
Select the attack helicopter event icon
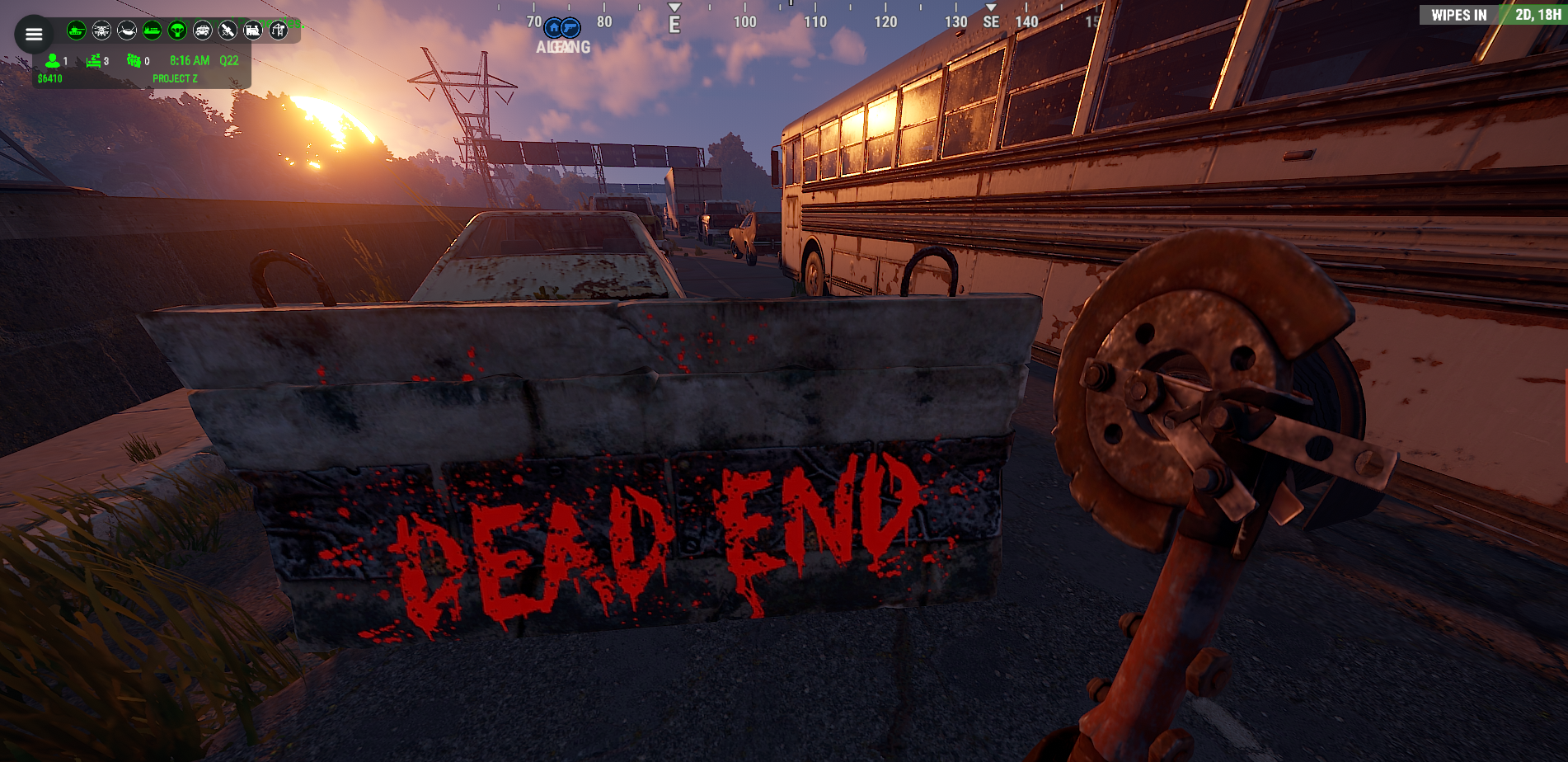coord(102,31)
